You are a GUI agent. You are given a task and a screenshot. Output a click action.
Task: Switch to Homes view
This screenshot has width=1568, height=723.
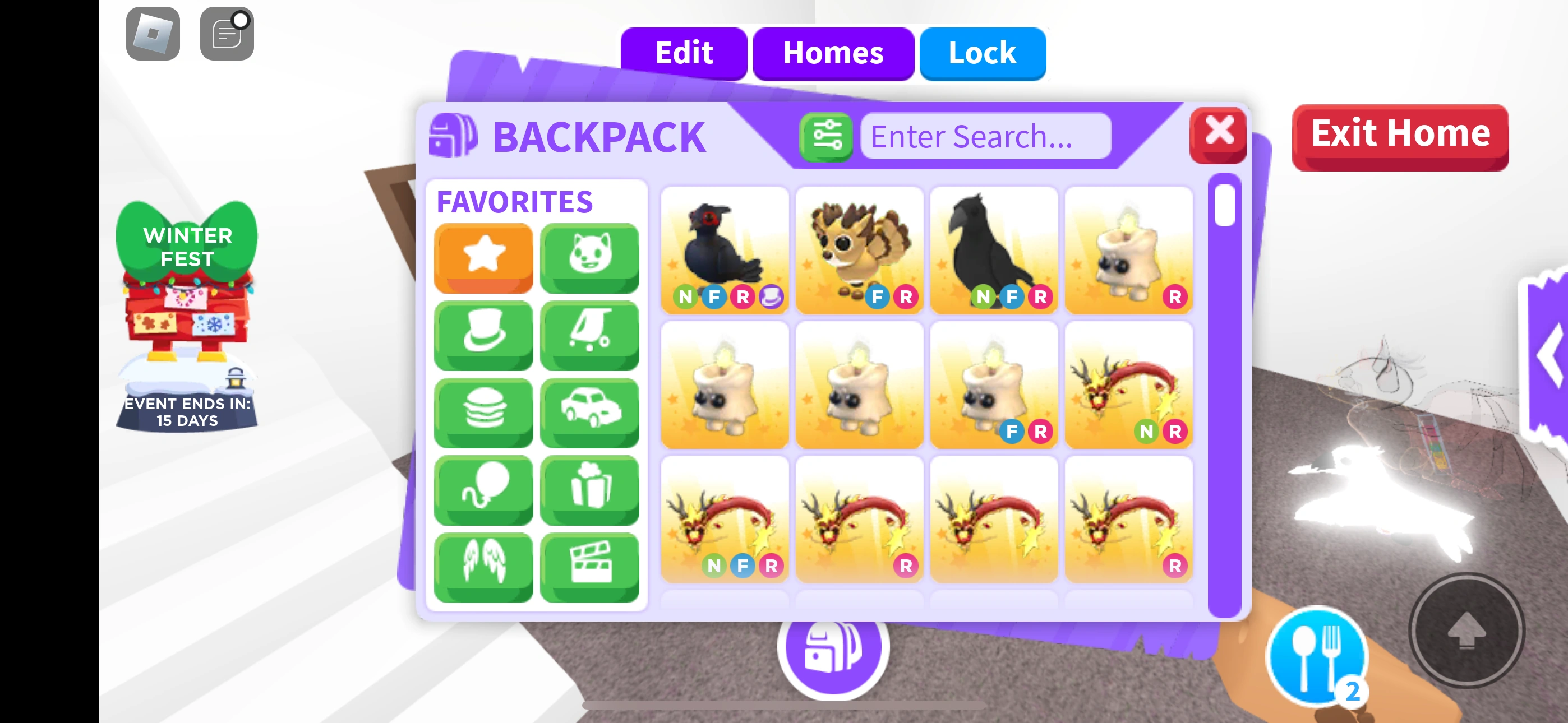click(834, 54)
